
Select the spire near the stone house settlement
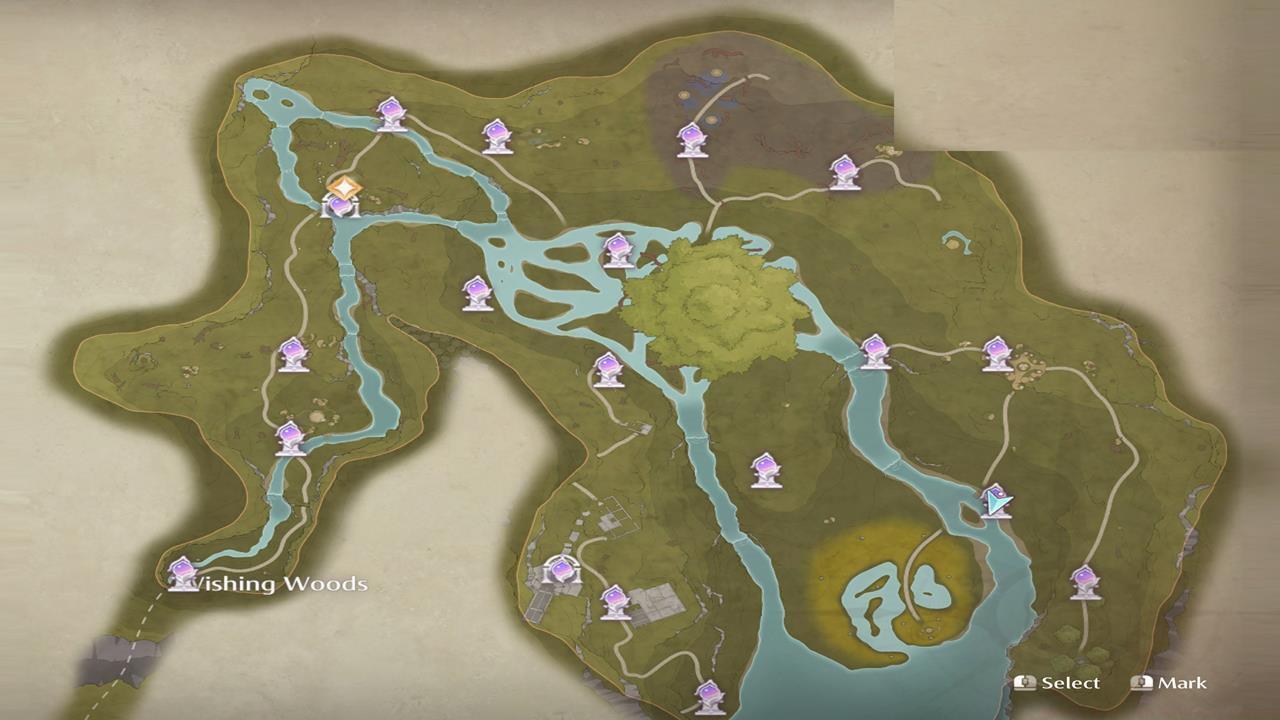click(560, 572)
